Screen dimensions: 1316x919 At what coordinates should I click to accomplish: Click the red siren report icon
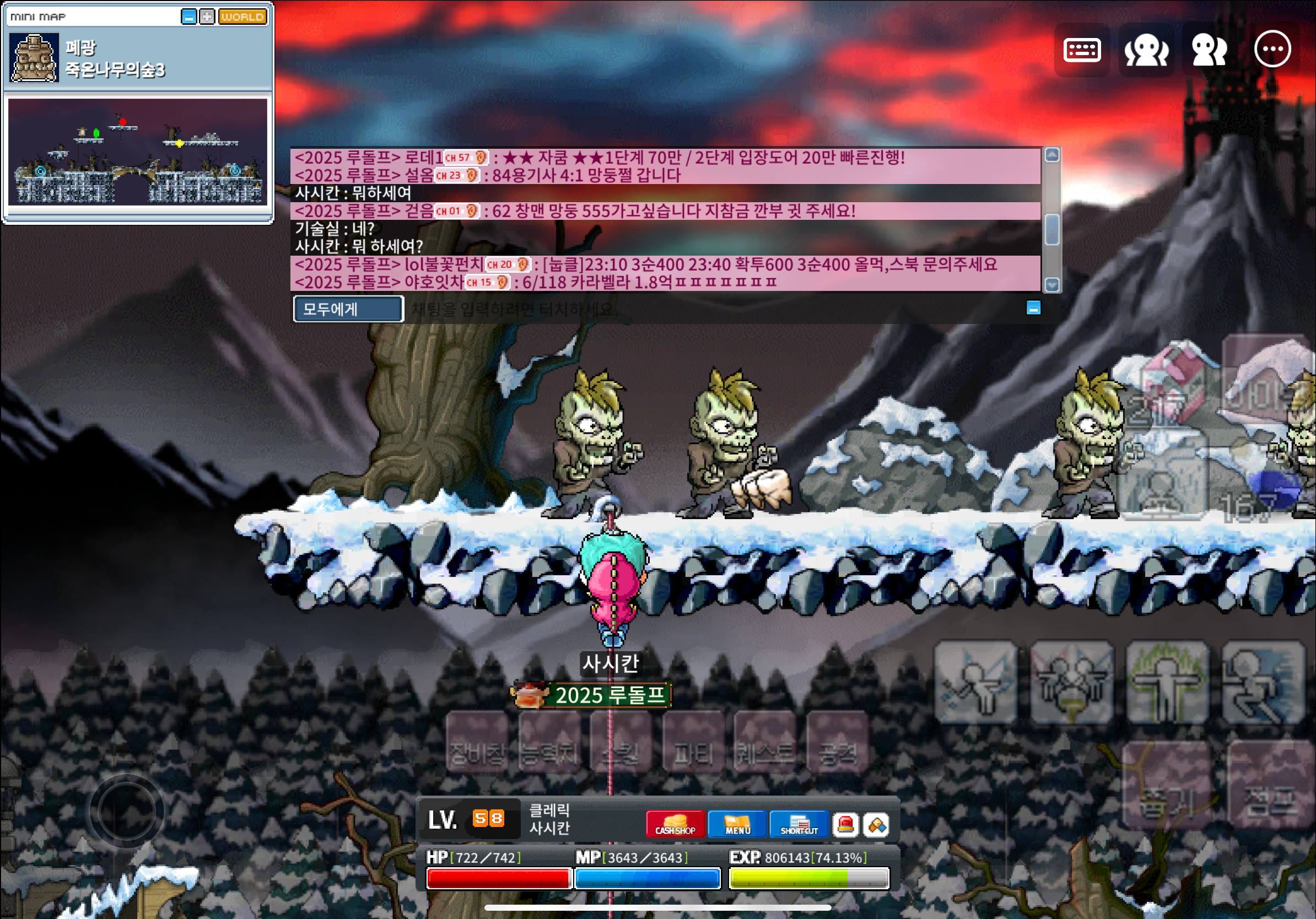tap(845, 825)
